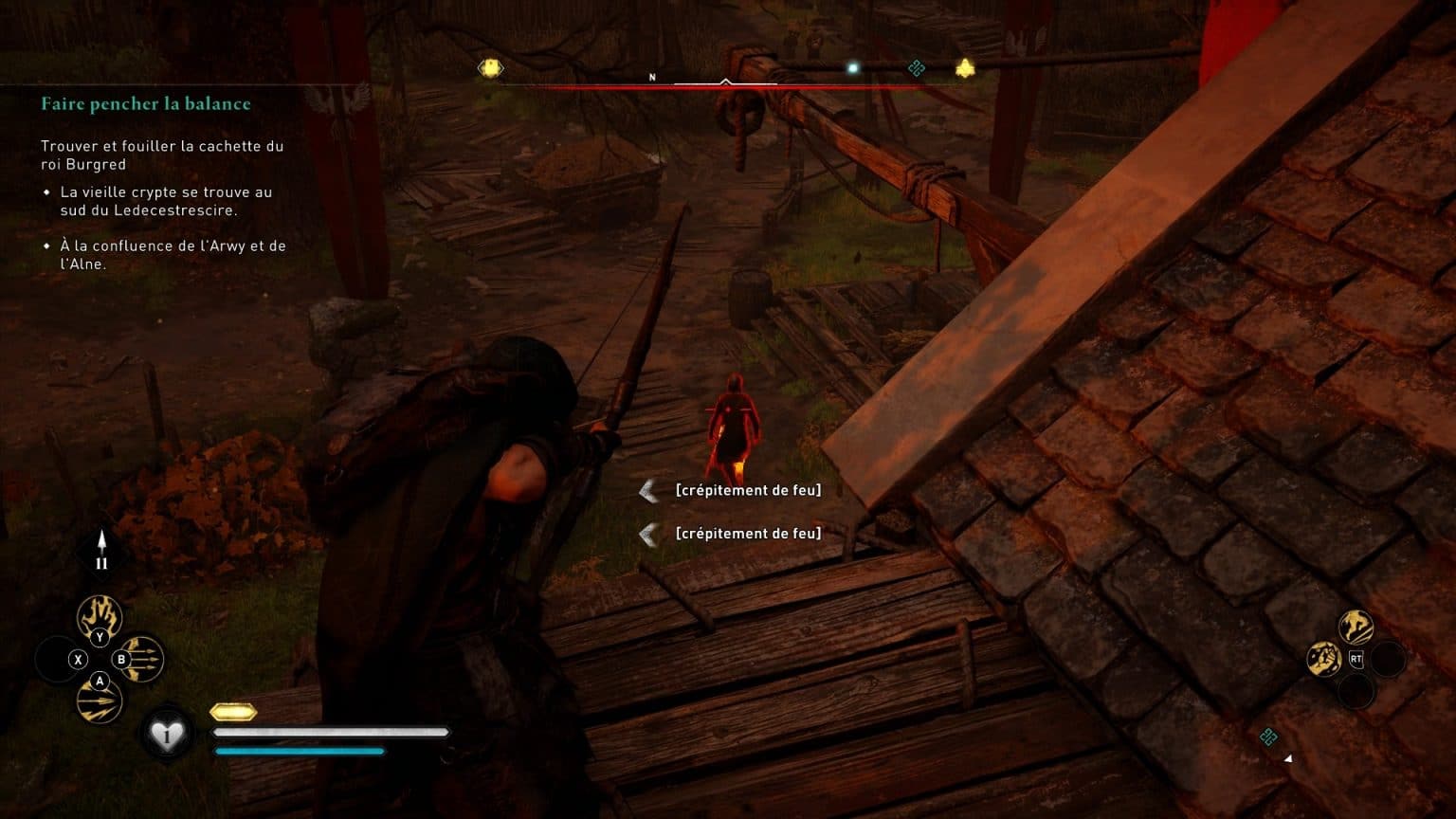Click the white triangle expander at bottom right
The width and height of the screenshot is (1456, 819).
tap(1287, 757)
